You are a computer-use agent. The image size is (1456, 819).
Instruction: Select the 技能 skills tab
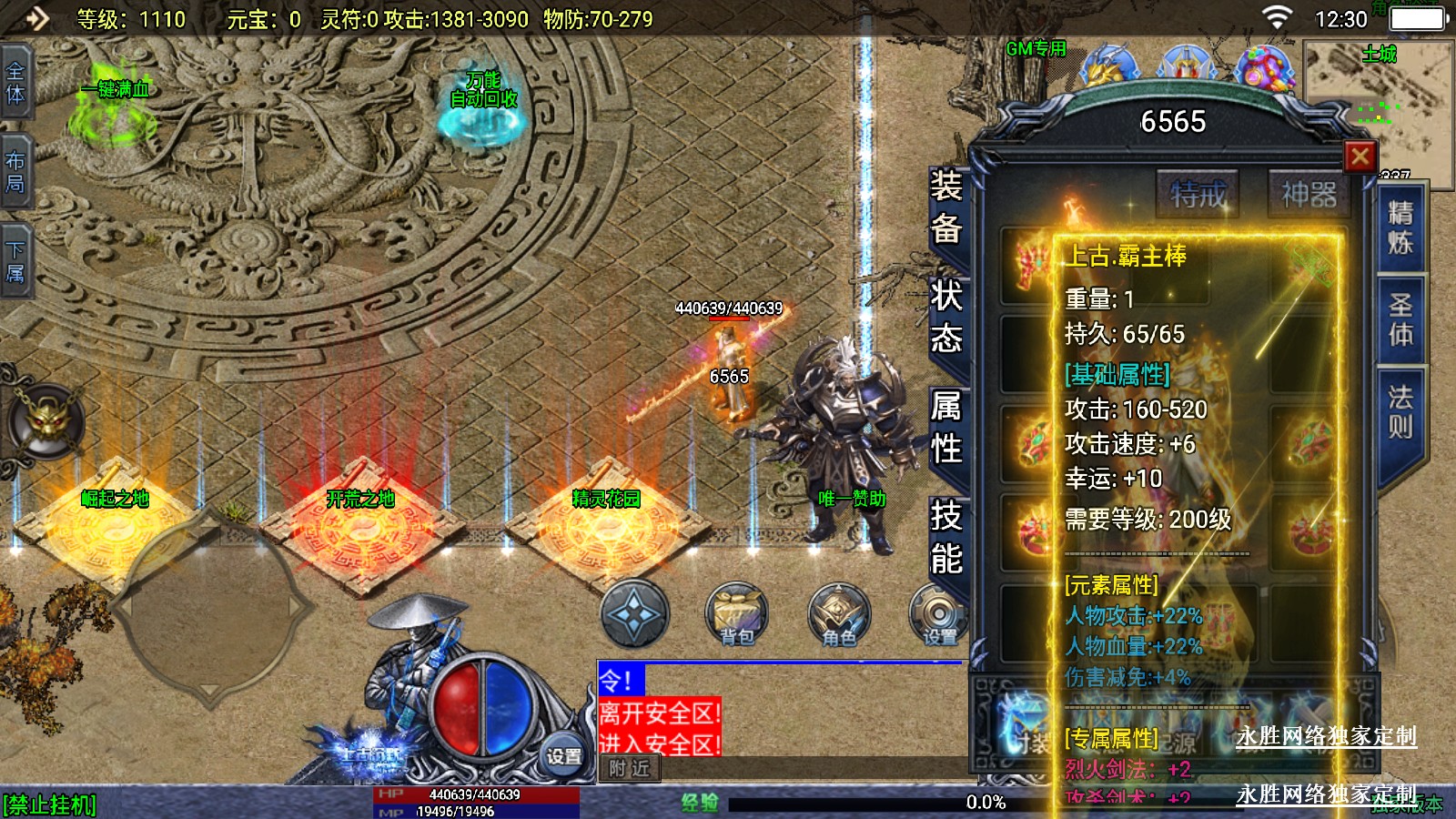[x=946, y=537]
